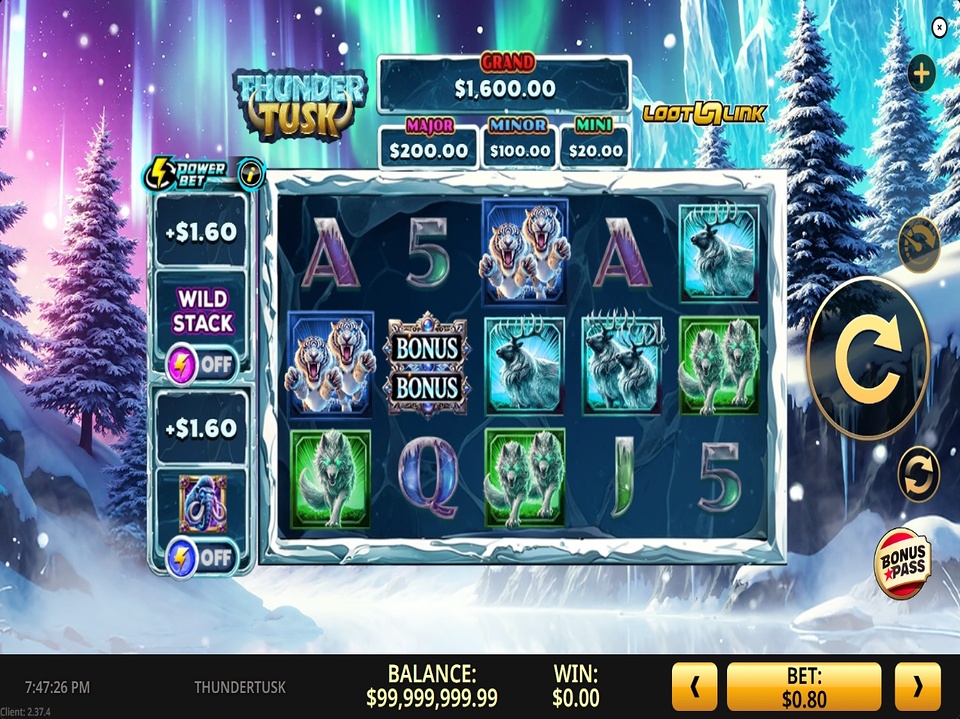
Task: Open the autoplay spin control
Action: (x=918, y=473)
